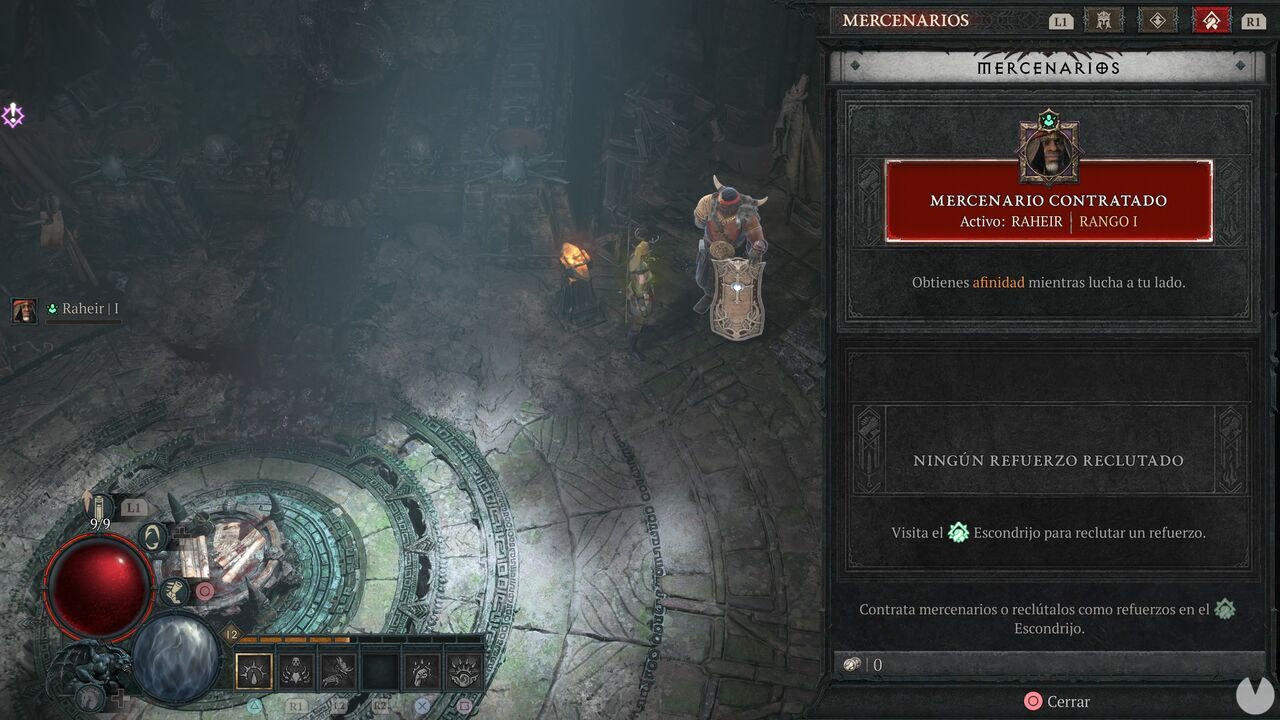Click the raven-wing skill icon

click(x=336, y=671)
